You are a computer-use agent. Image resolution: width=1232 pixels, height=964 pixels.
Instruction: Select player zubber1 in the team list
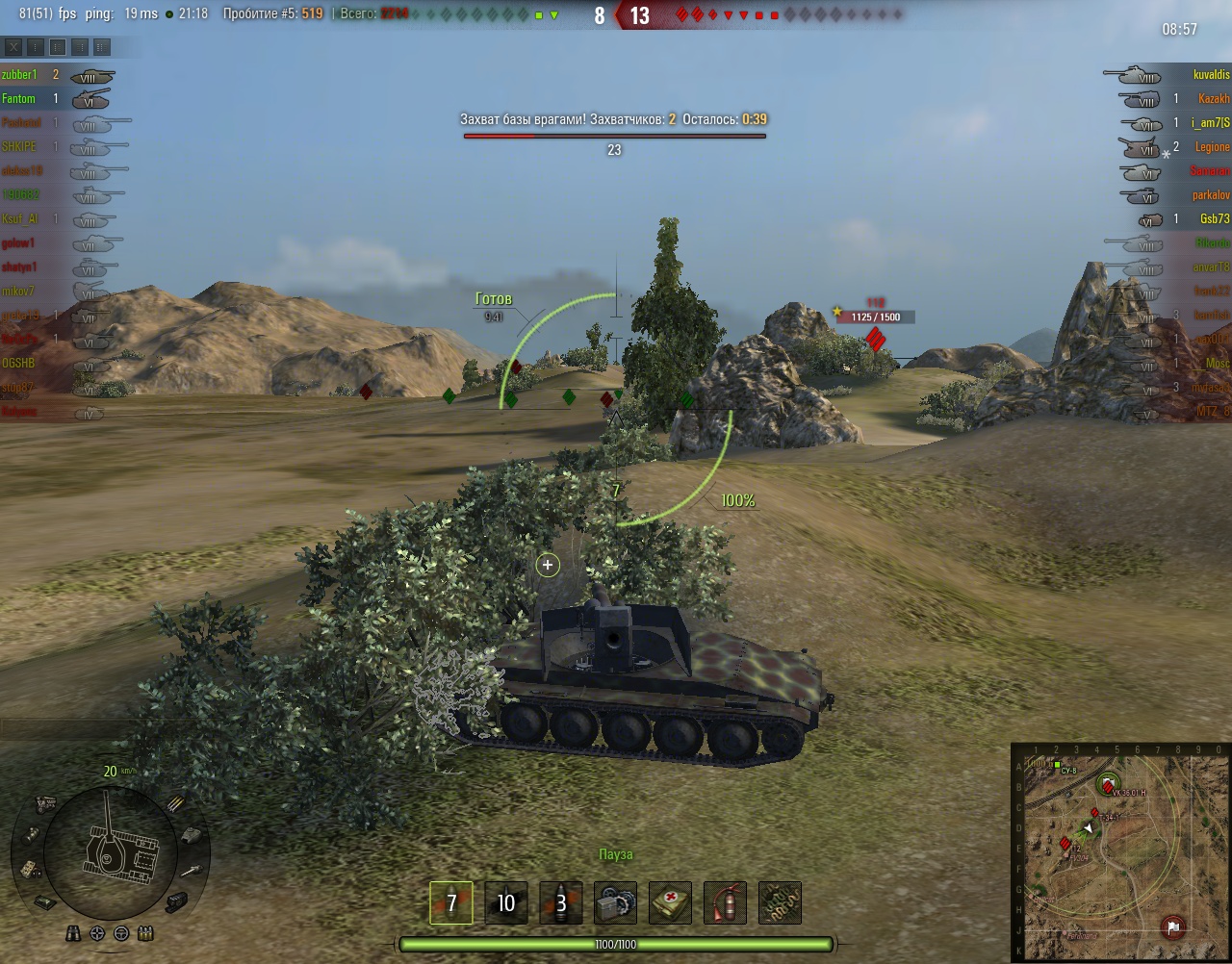19,75
